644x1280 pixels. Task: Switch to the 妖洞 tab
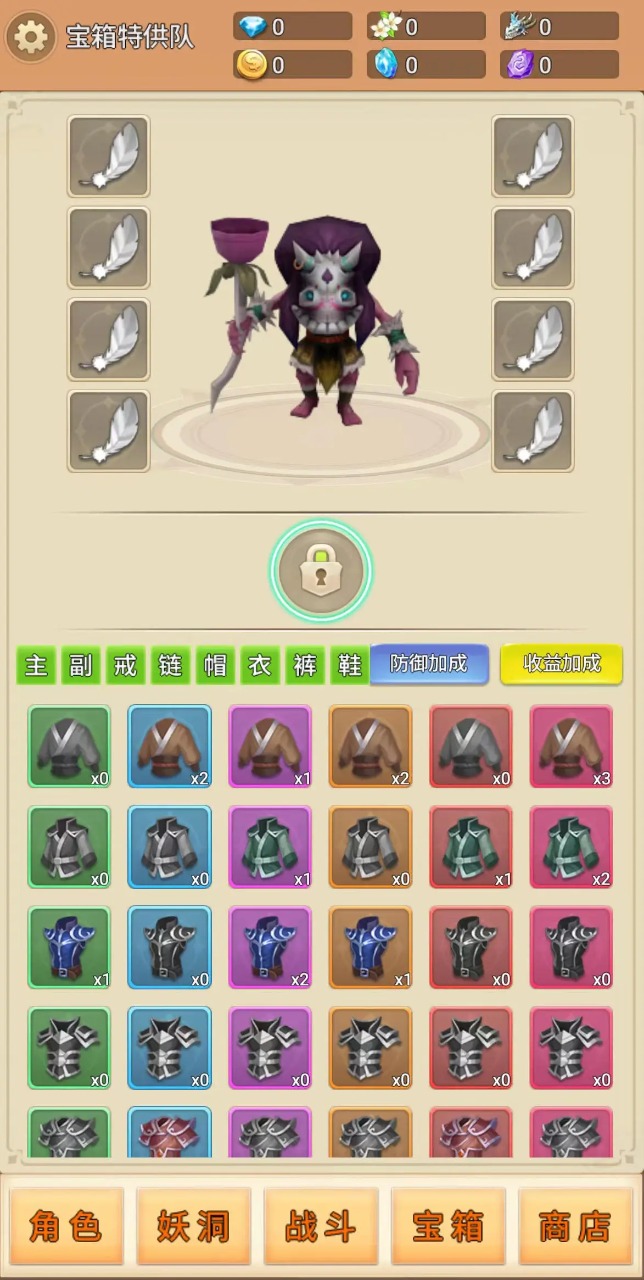194,1226
